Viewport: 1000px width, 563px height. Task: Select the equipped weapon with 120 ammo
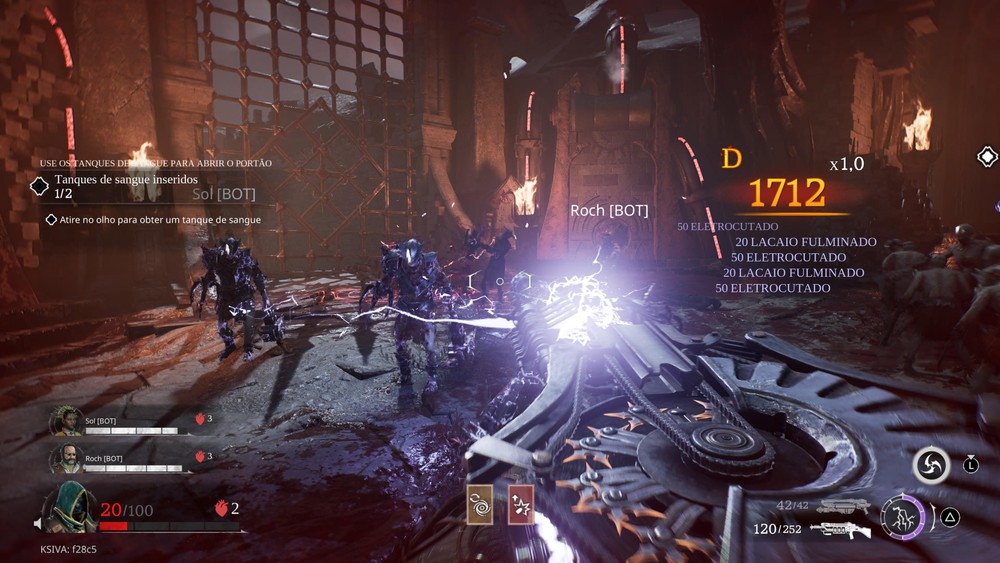click(840, 529)
